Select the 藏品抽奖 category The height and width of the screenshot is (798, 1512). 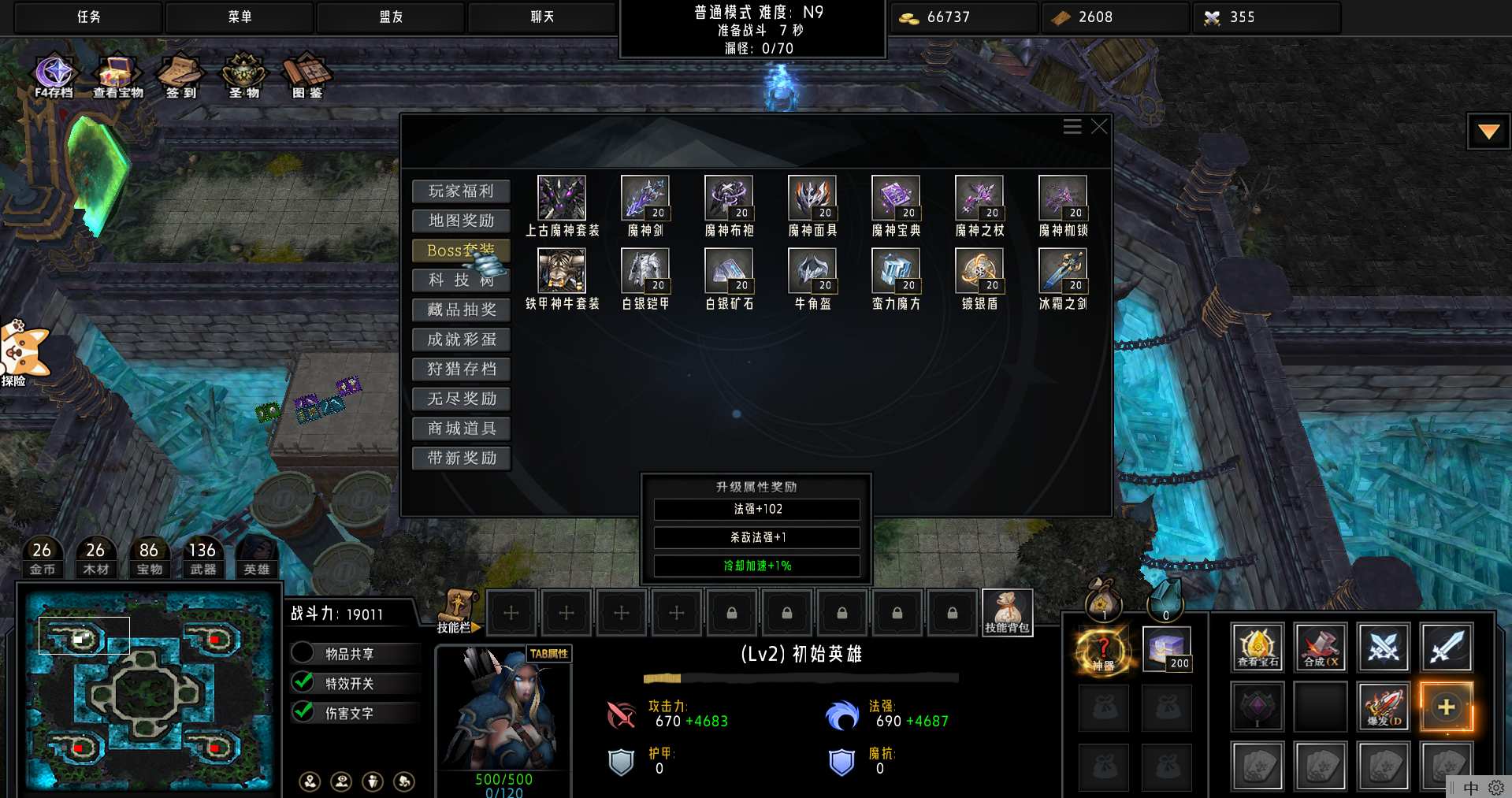tap(461, 310)
